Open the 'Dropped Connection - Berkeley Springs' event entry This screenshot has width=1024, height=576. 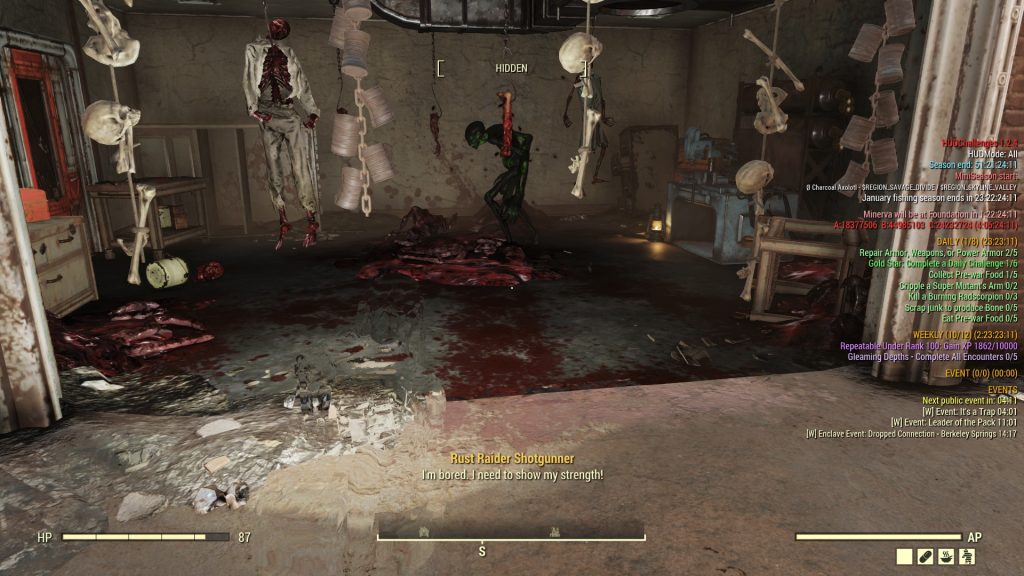pyautogui.click(x=911, y=434)
